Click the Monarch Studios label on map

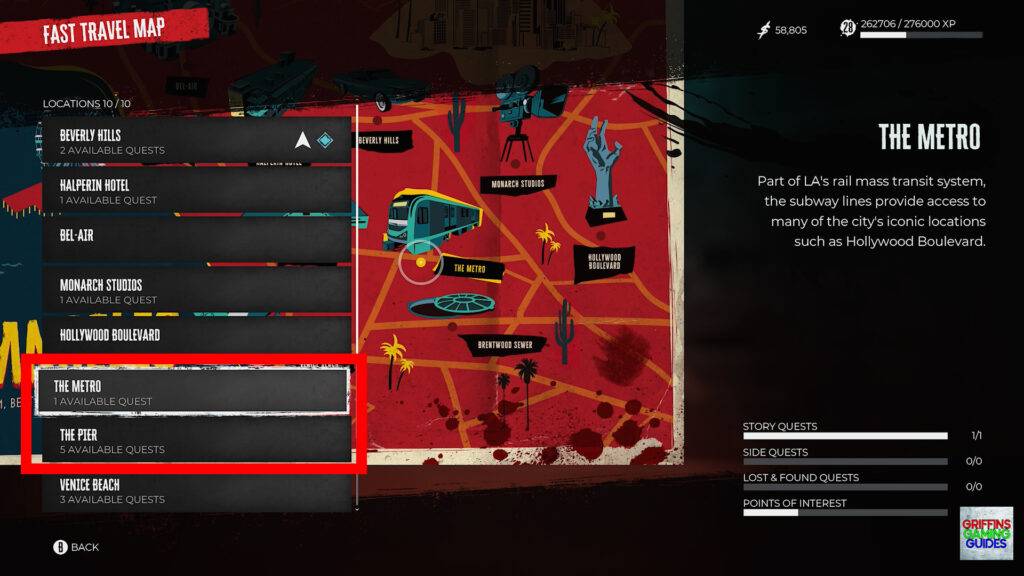pos(517,184)
